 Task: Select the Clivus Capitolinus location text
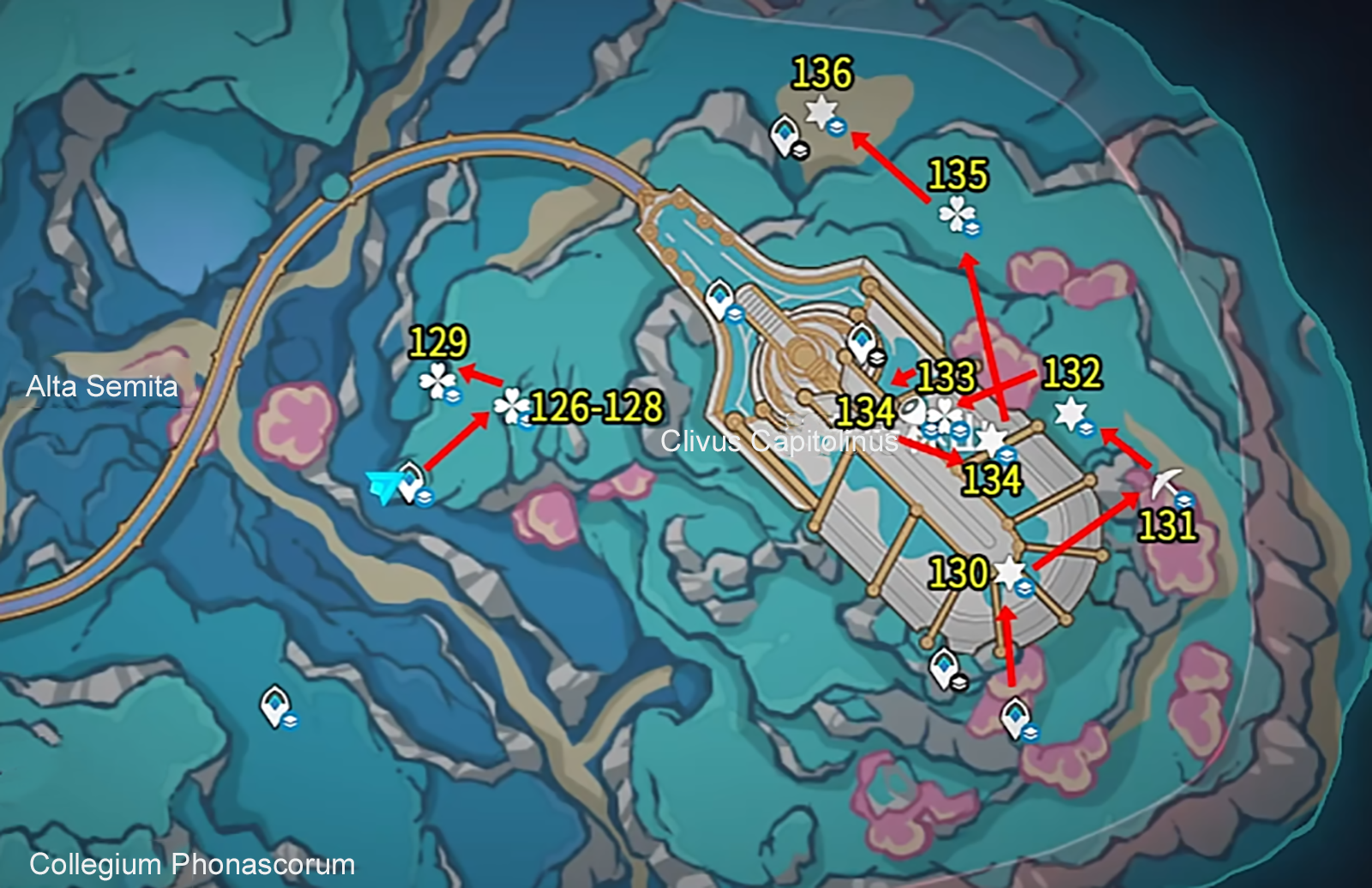point(780,443)
